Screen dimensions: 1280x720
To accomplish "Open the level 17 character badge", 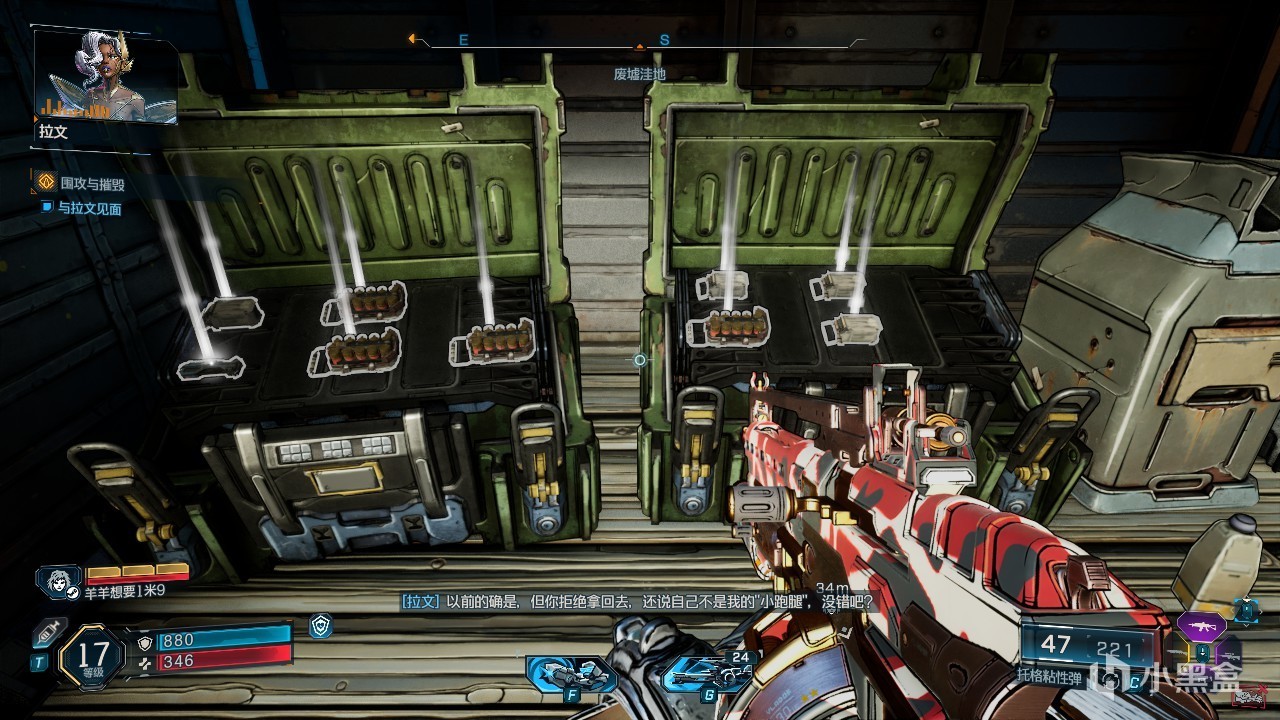I will click(x=92, y=655).
